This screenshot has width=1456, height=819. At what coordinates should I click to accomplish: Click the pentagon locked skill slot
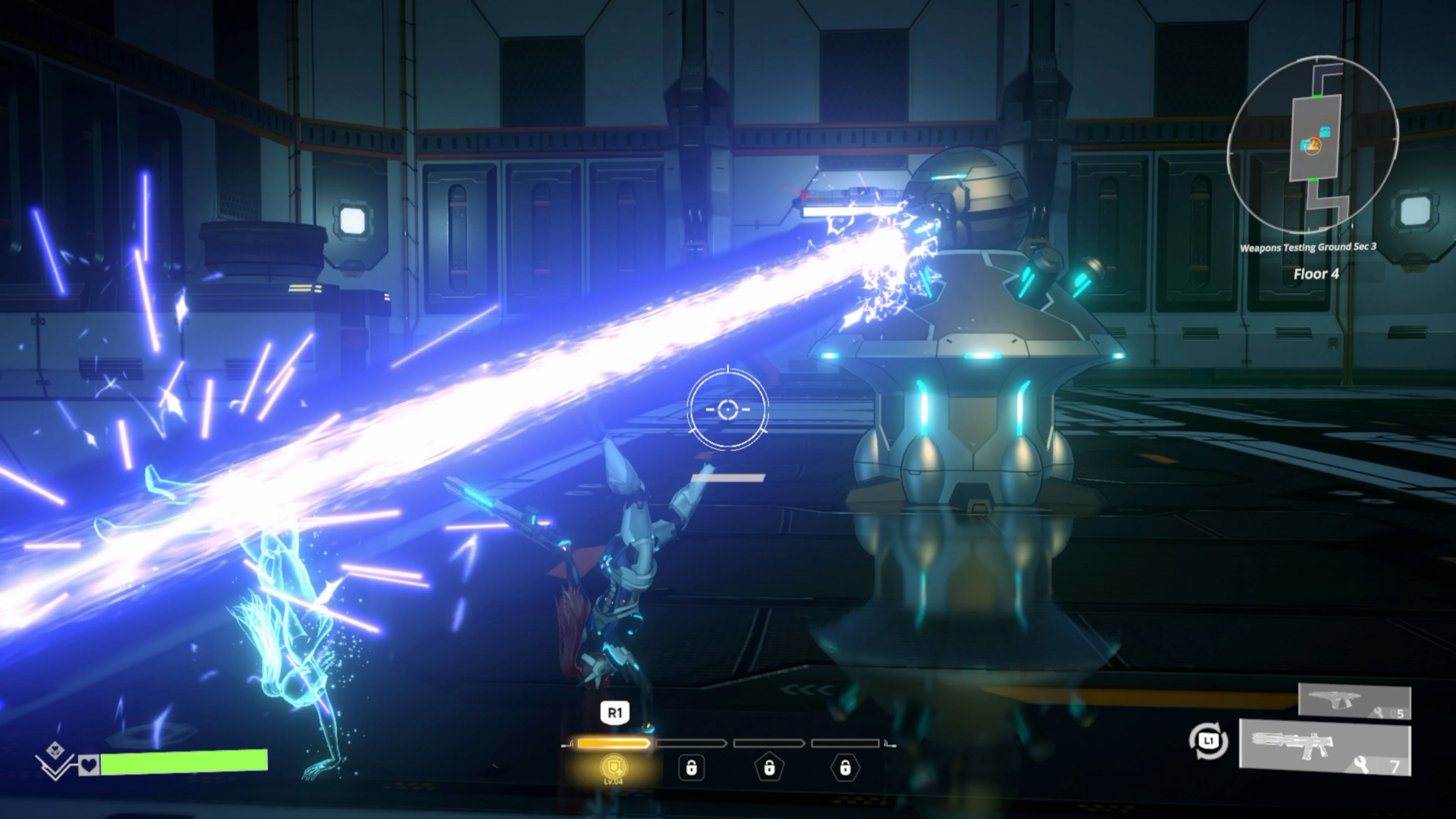click(769, 769)
